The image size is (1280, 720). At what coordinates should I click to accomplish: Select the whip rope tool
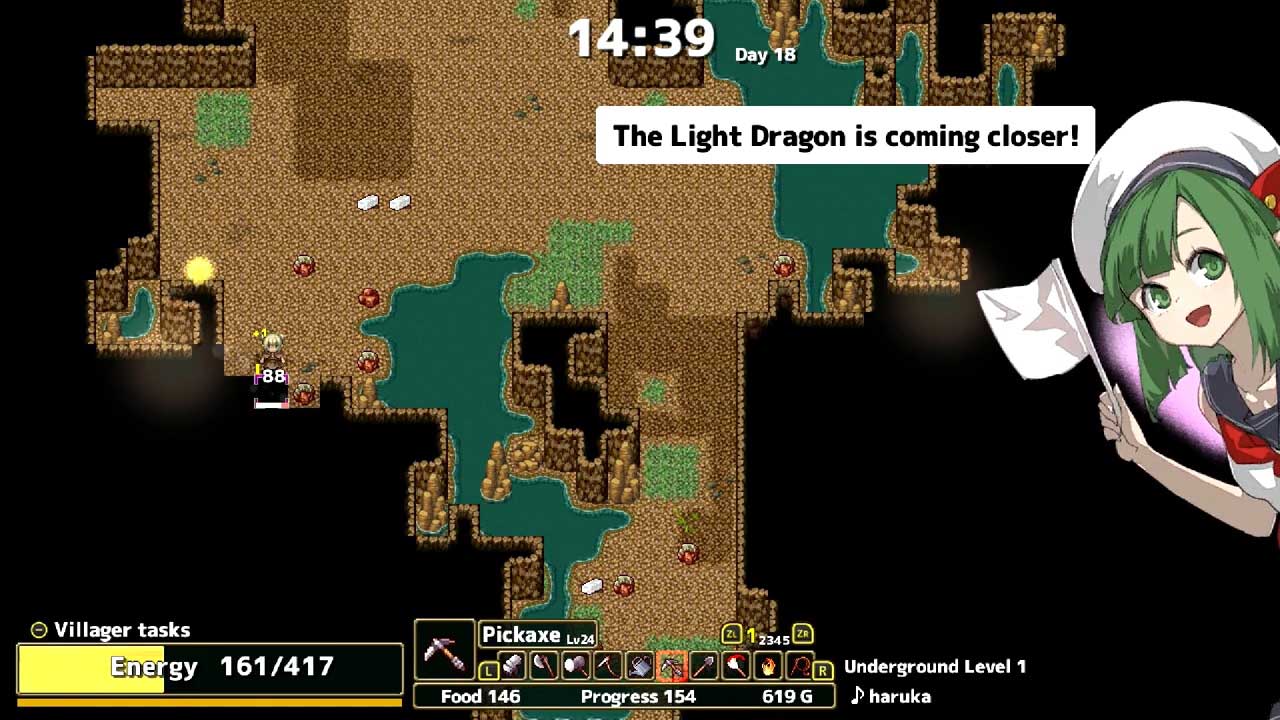click(800, 665)
